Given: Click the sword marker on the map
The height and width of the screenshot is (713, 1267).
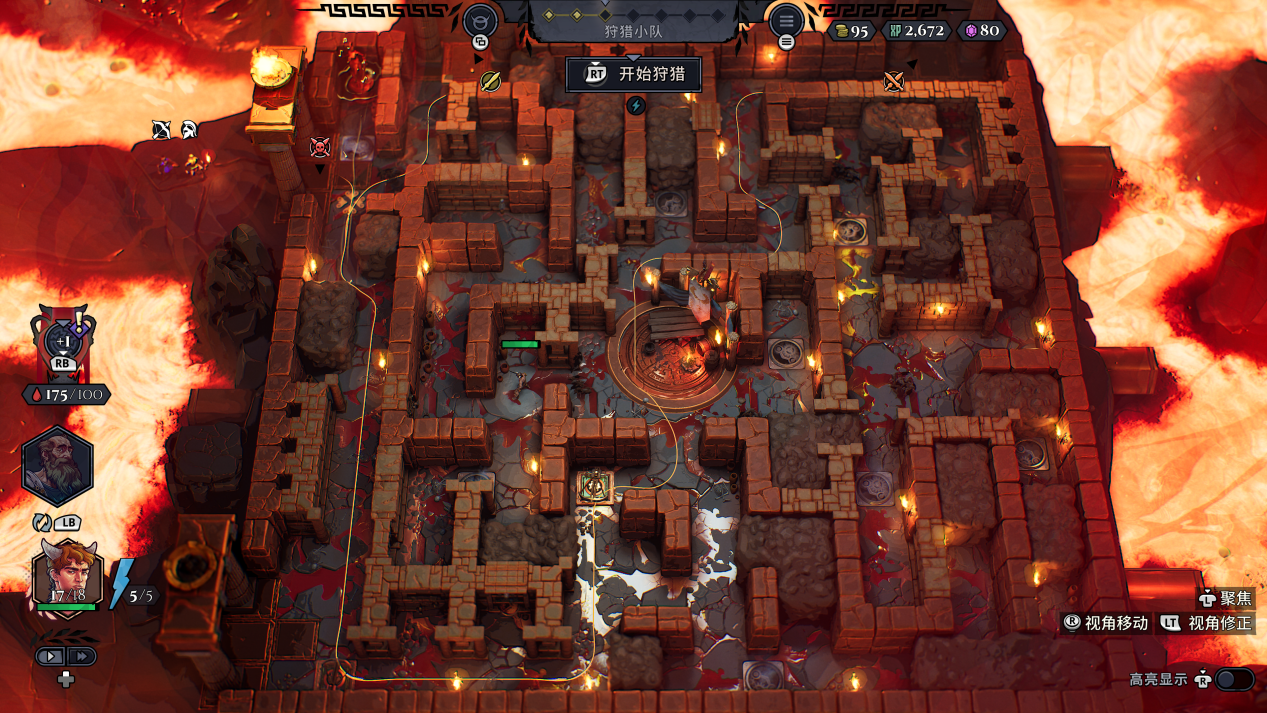Looking at the screenshot, I should tap(490, 81).
